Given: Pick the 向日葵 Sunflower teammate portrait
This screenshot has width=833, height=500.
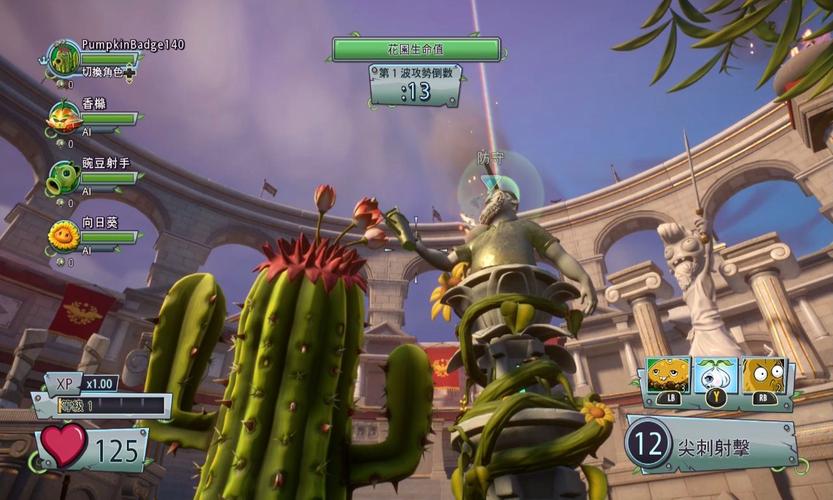Looking at the screenshot, I should (64, 236).
